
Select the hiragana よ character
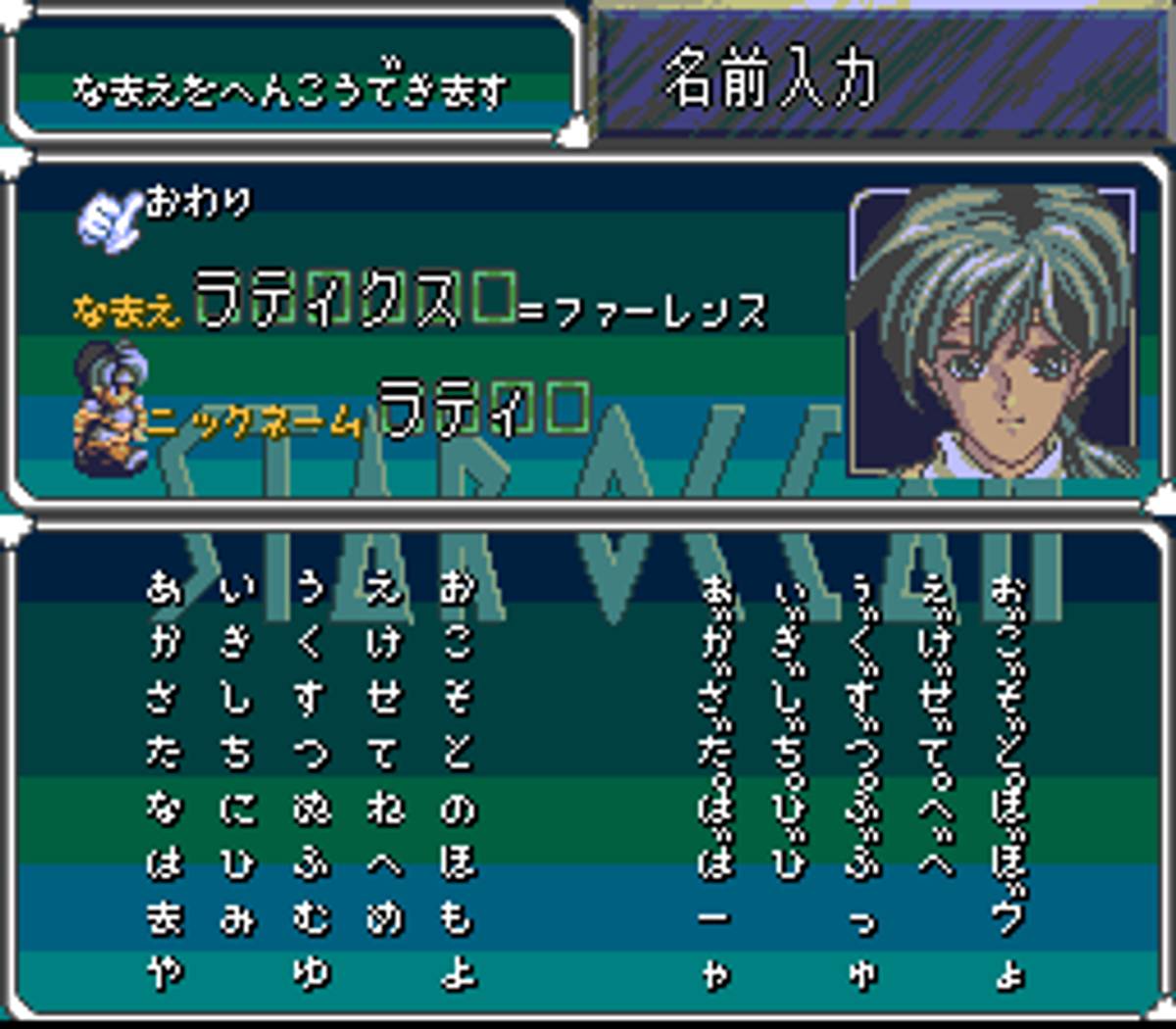(x=457, y=974)
